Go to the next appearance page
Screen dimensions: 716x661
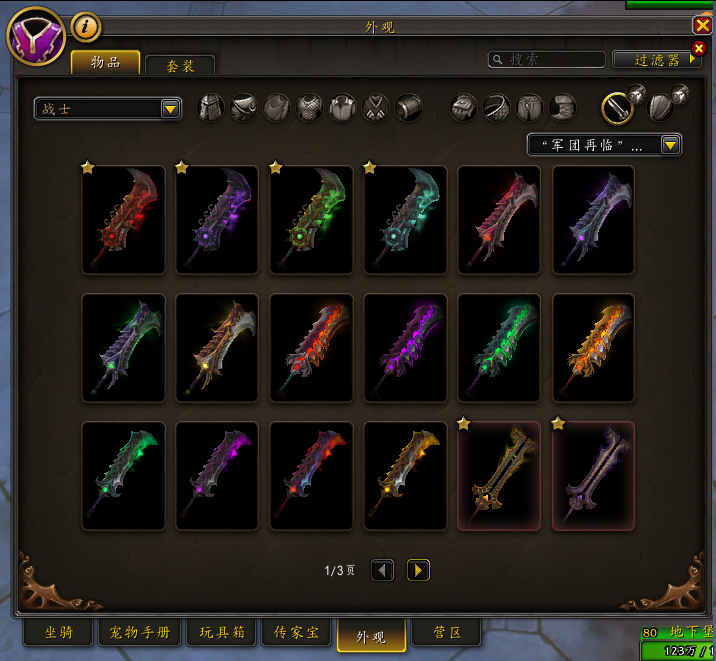[418, 570]
